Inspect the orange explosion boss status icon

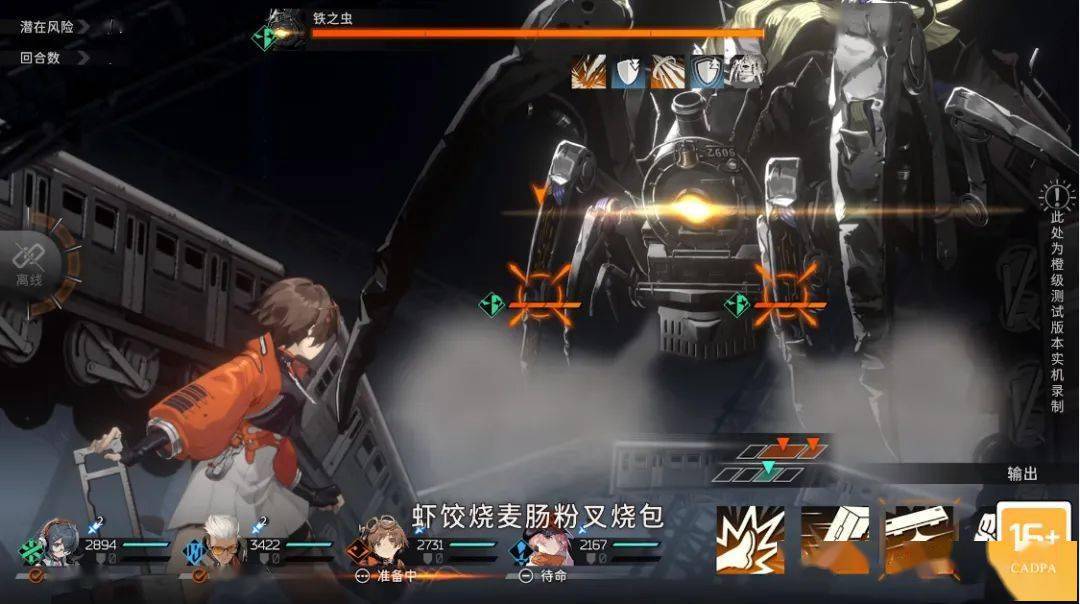click(x=588, y=72)
